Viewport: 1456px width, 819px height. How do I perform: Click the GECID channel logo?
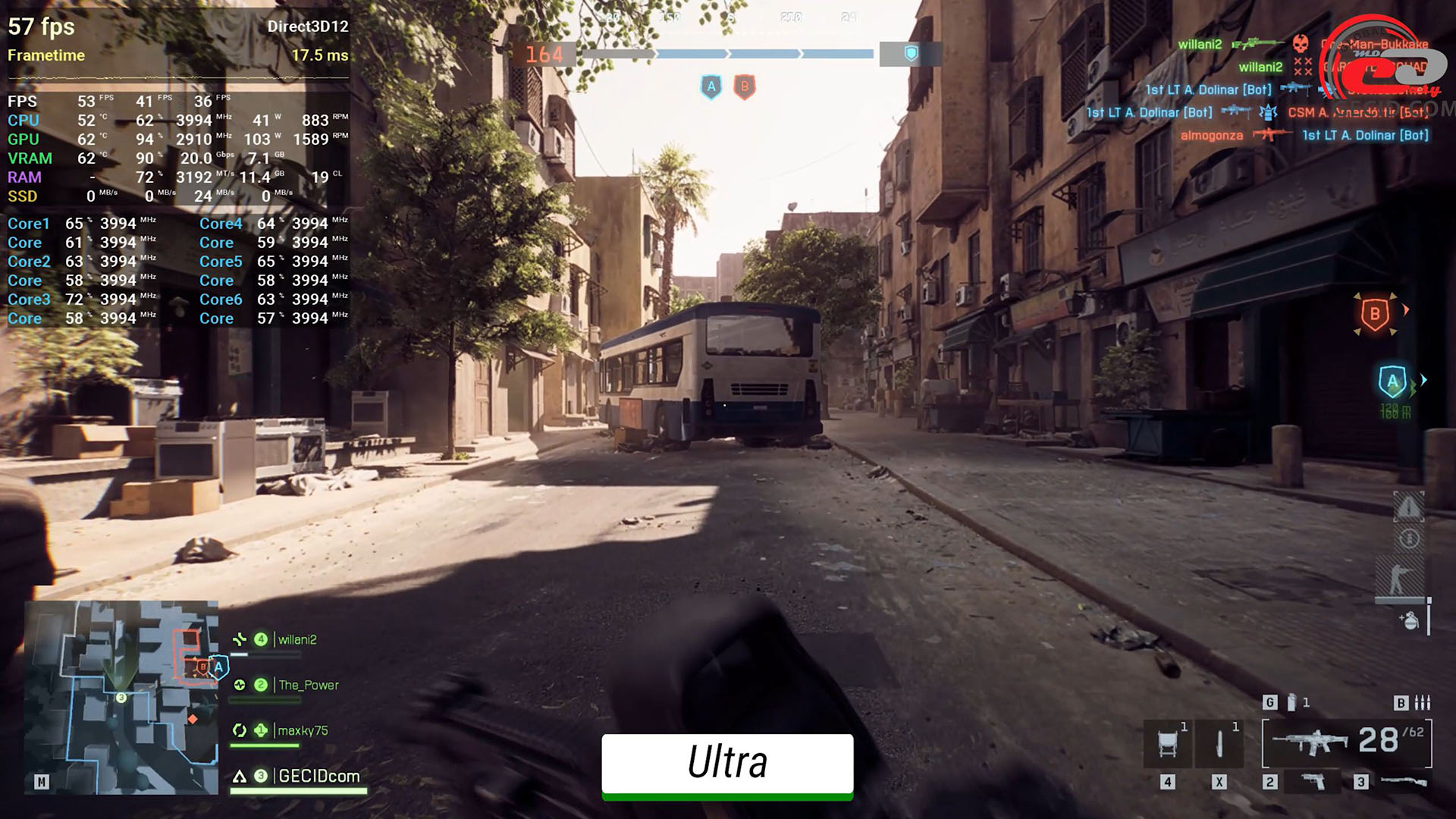click(x=1382, y=61)
